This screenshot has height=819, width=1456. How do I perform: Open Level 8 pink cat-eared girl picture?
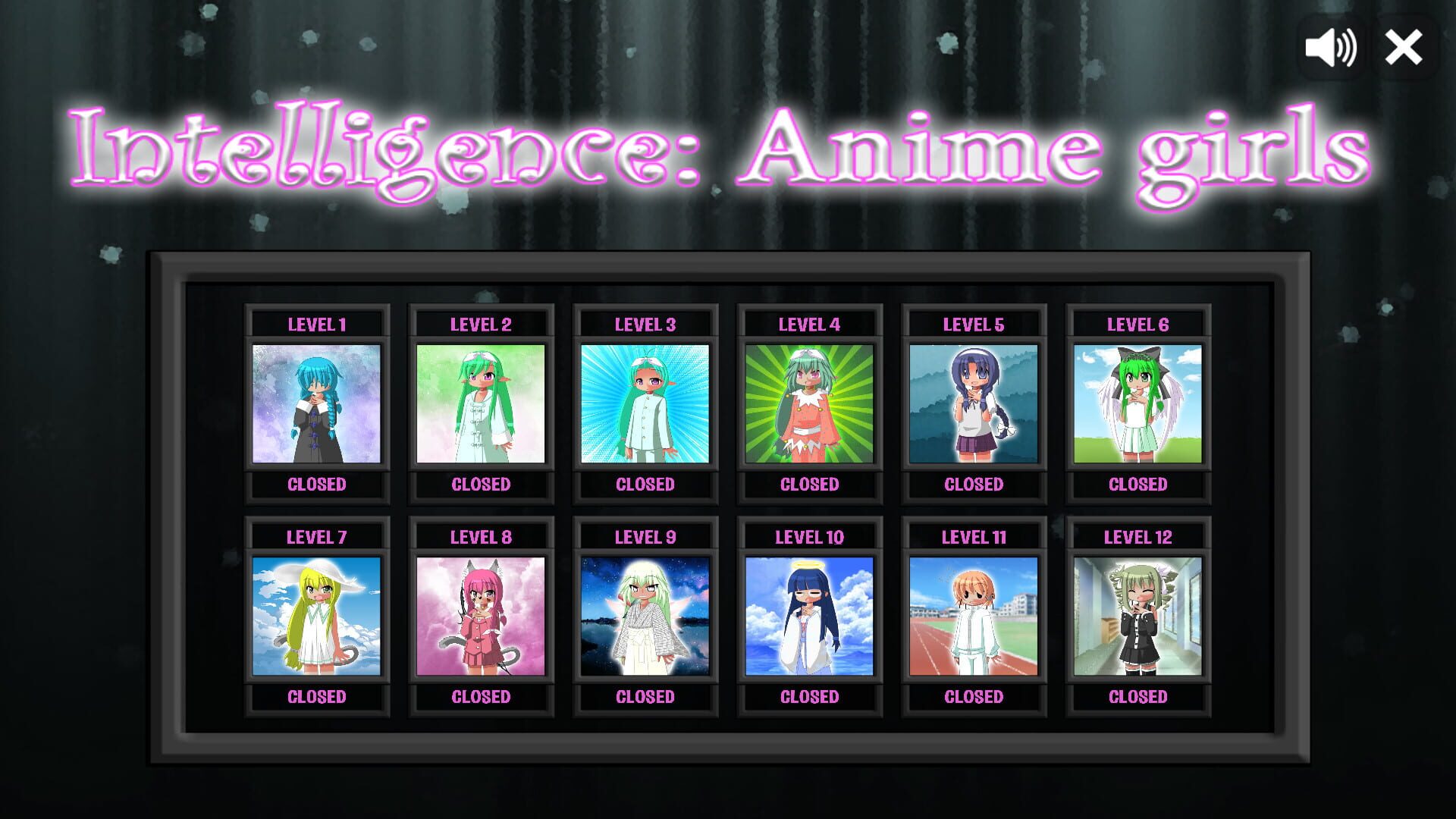click(x=481, y=616)
